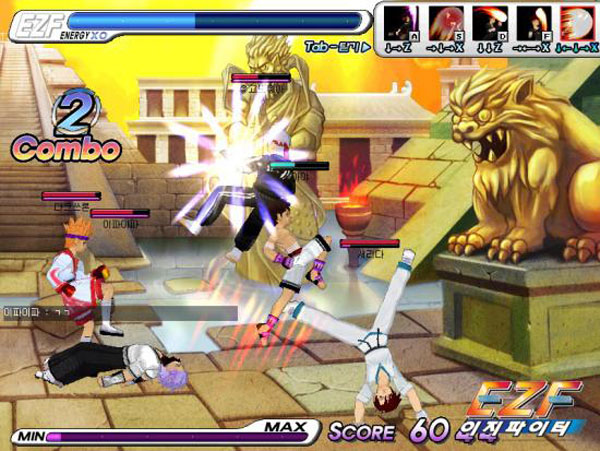Activate the skill icon marked S
The height and width of the screenshot is (451, 600).
444,23
